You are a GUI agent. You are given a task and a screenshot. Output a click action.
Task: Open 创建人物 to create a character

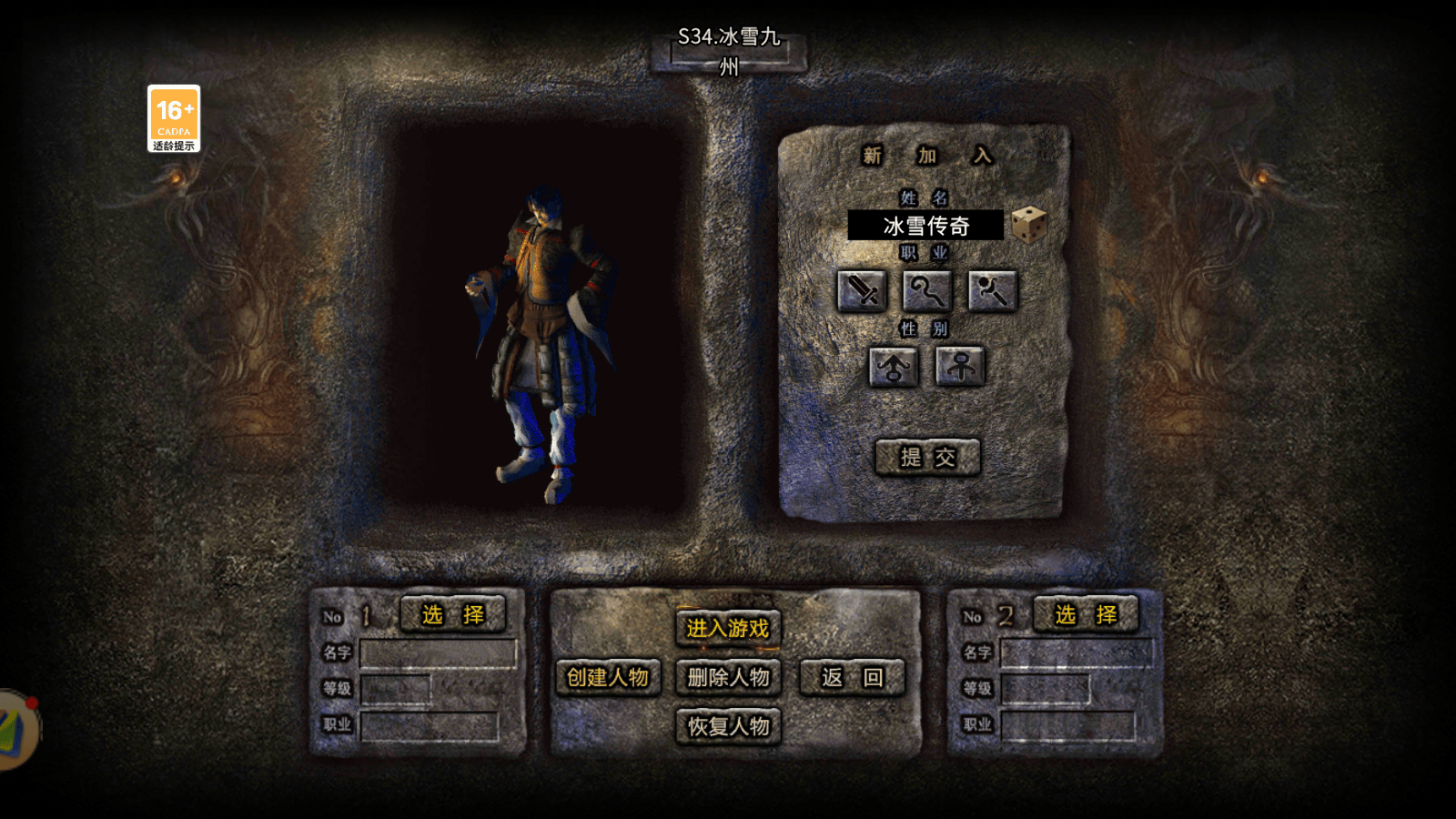(607, 677)
